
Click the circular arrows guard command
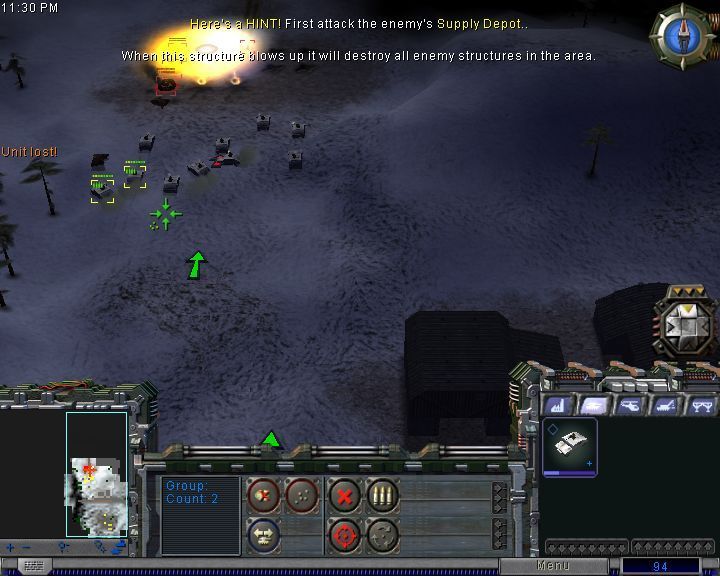[x=383, y=535]
